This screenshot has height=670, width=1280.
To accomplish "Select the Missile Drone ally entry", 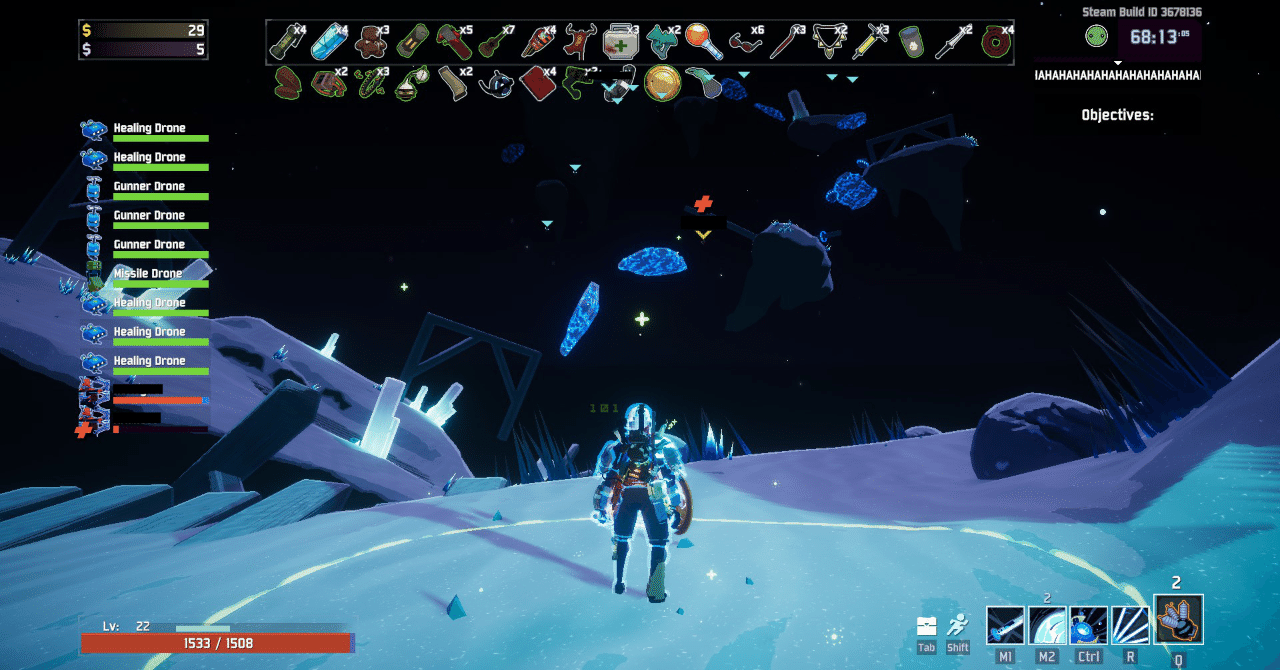I will [147, 274].
